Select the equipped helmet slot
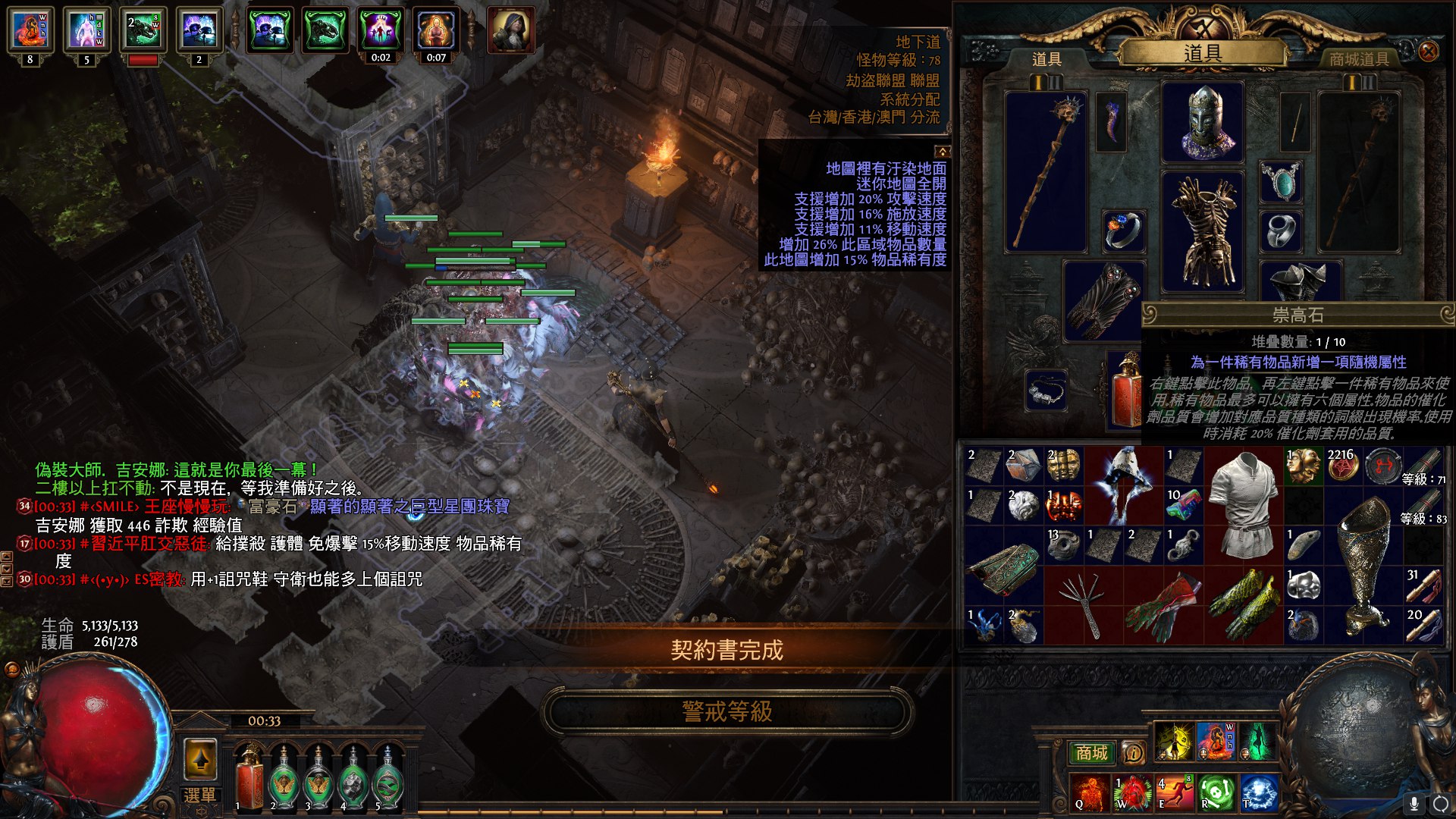1456x819 pixels. click(1203, 123)
